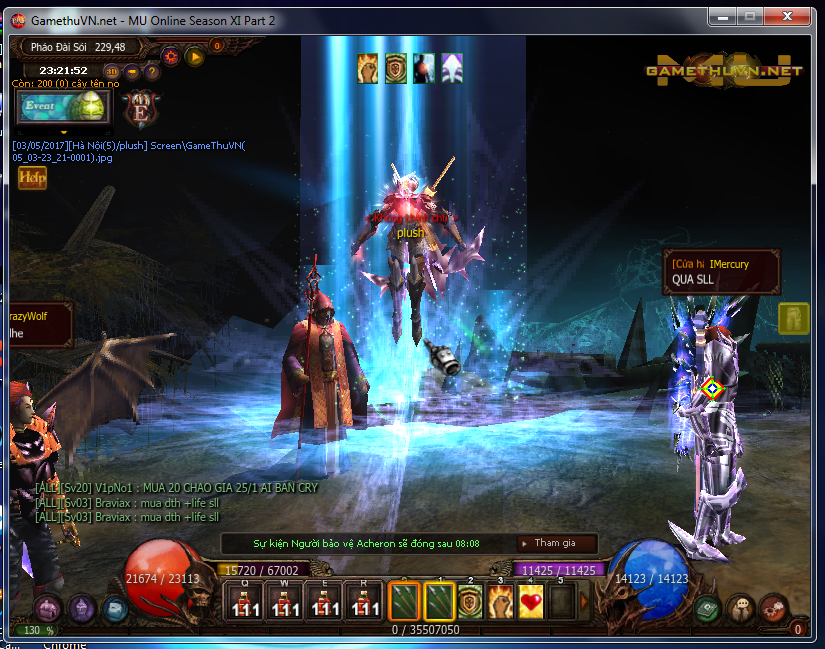Use the potion in slot Q
The height and width of the screenshot is (649, 825).
point(244,601)
